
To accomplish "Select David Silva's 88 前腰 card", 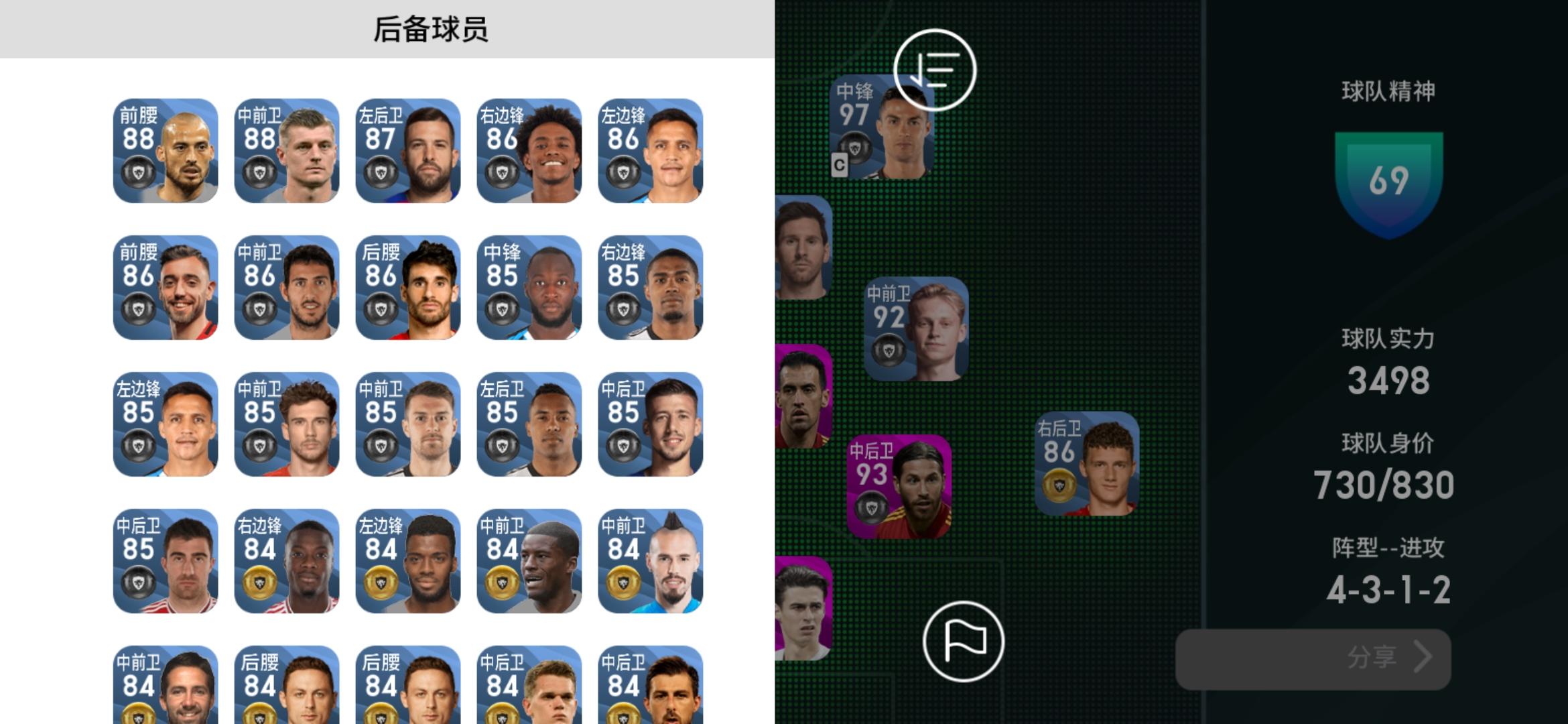I will click(x=165, y=154).
